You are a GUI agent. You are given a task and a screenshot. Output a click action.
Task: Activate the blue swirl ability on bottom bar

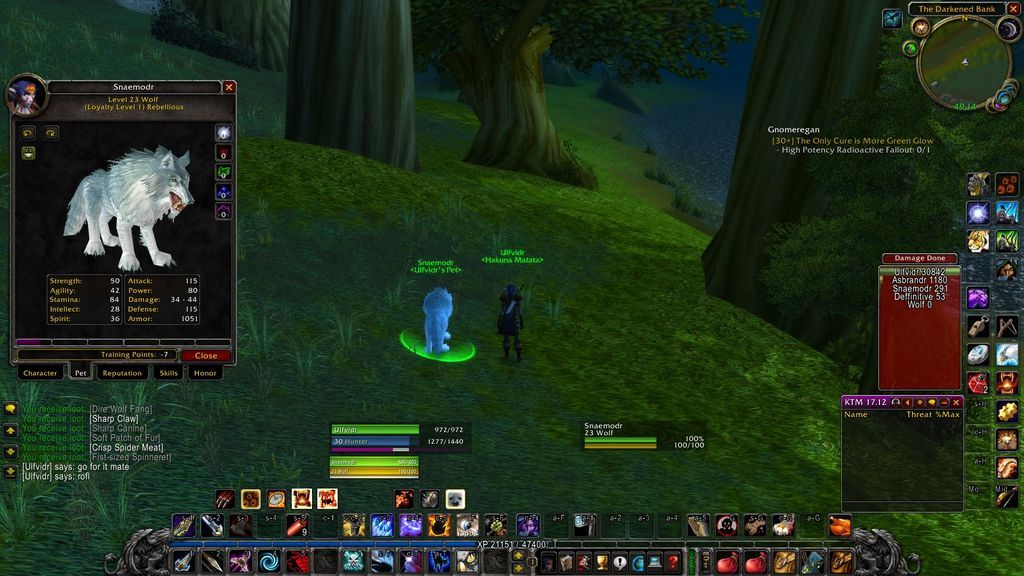(x=268, y=562)
